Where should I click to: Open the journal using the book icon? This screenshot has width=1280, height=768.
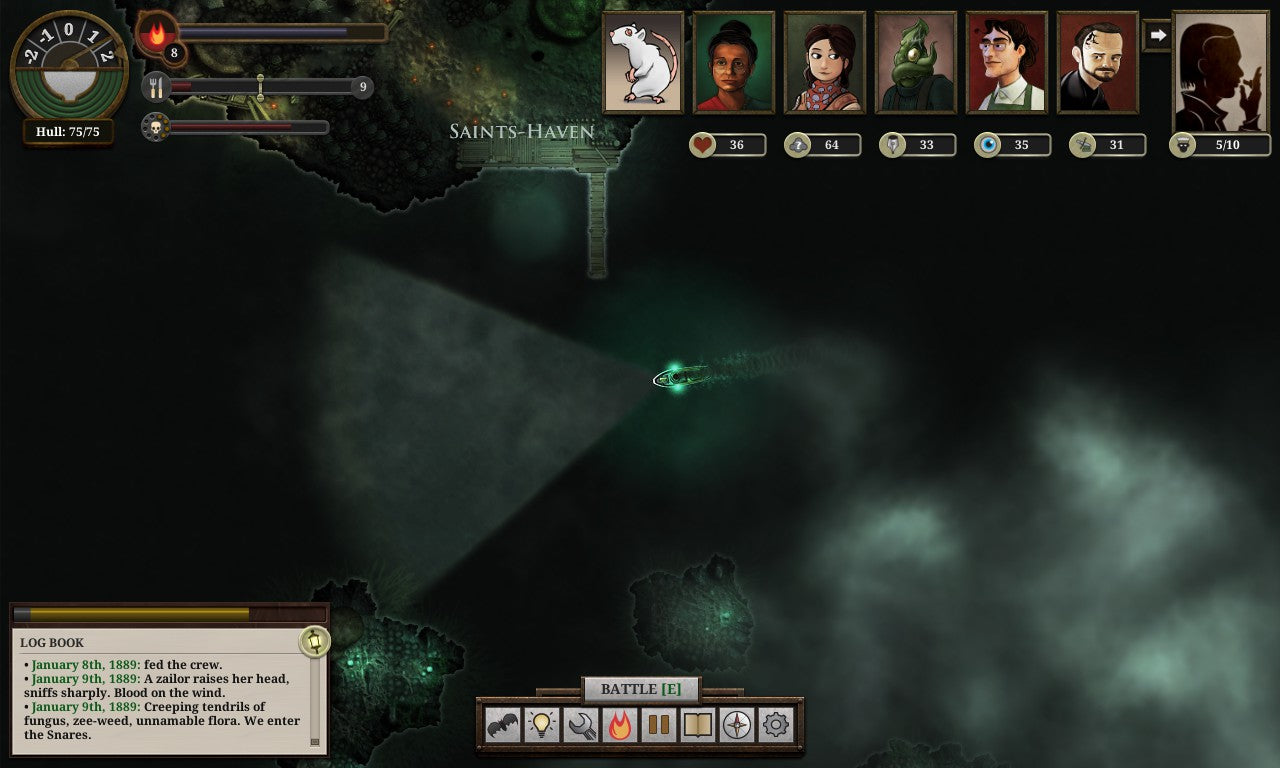tap(697, 723)
